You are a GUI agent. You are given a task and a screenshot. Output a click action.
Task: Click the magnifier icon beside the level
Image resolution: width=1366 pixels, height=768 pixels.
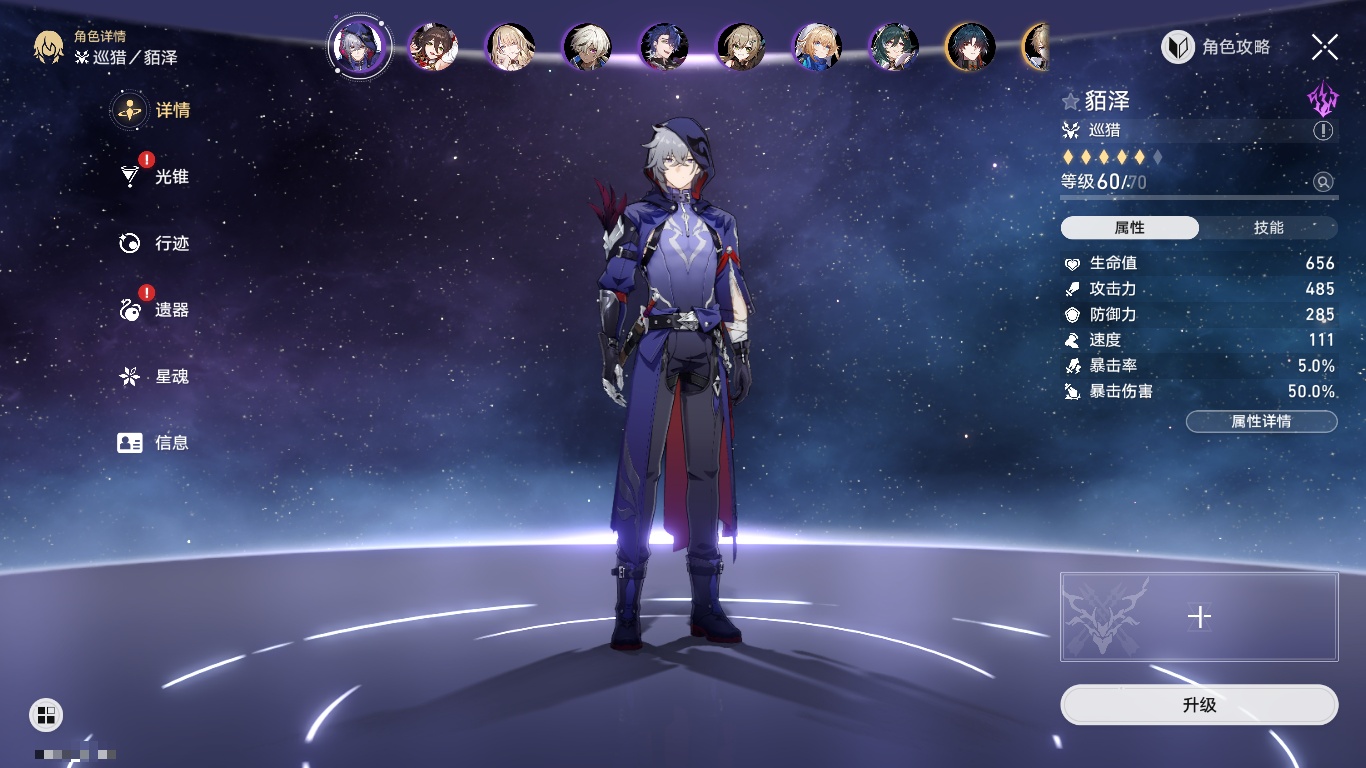click(x=1323, y=182)
